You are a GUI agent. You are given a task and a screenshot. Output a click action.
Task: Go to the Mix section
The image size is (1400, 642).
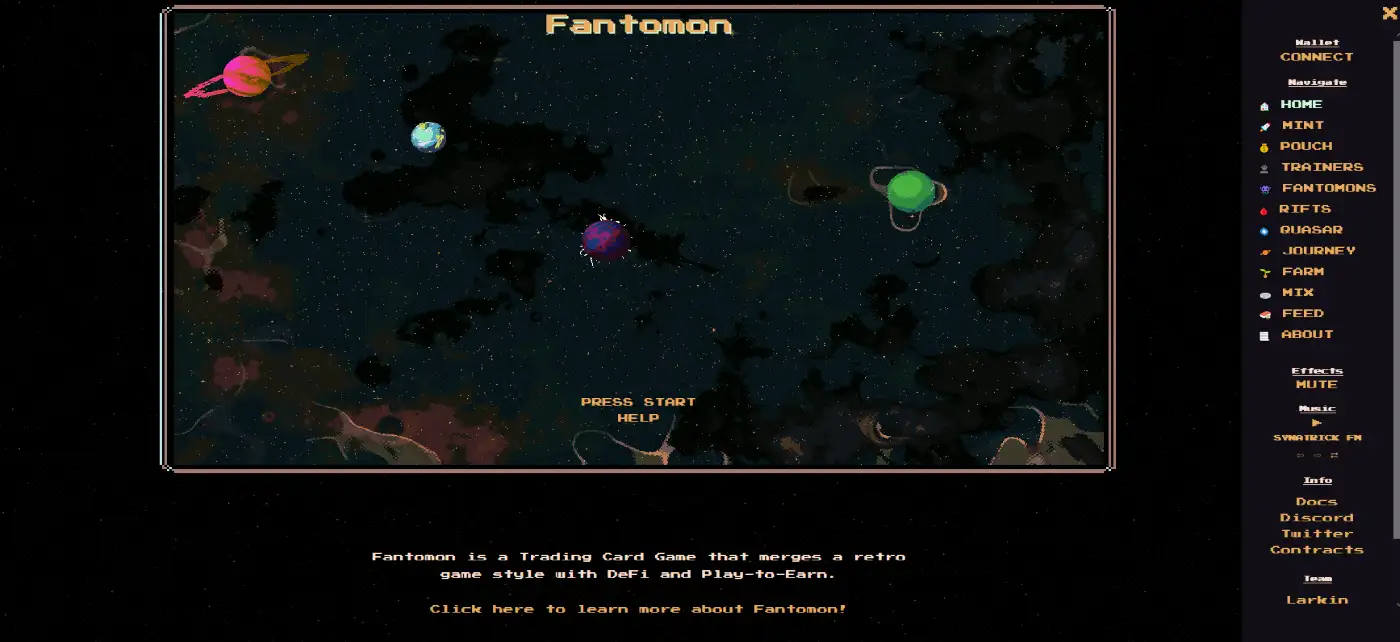(x=1297, y=293)
